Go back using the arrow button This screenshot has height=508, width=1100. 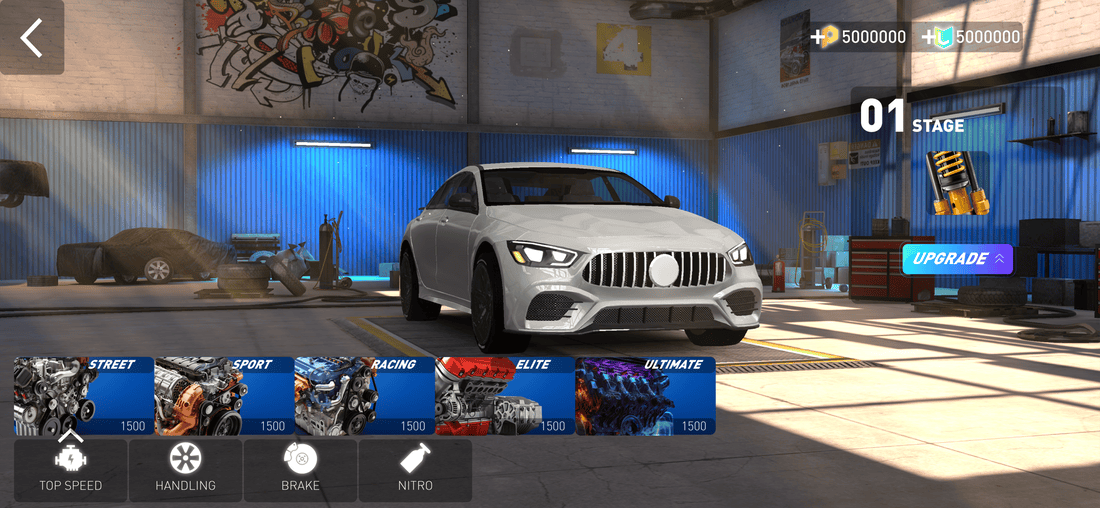(32, 37)
